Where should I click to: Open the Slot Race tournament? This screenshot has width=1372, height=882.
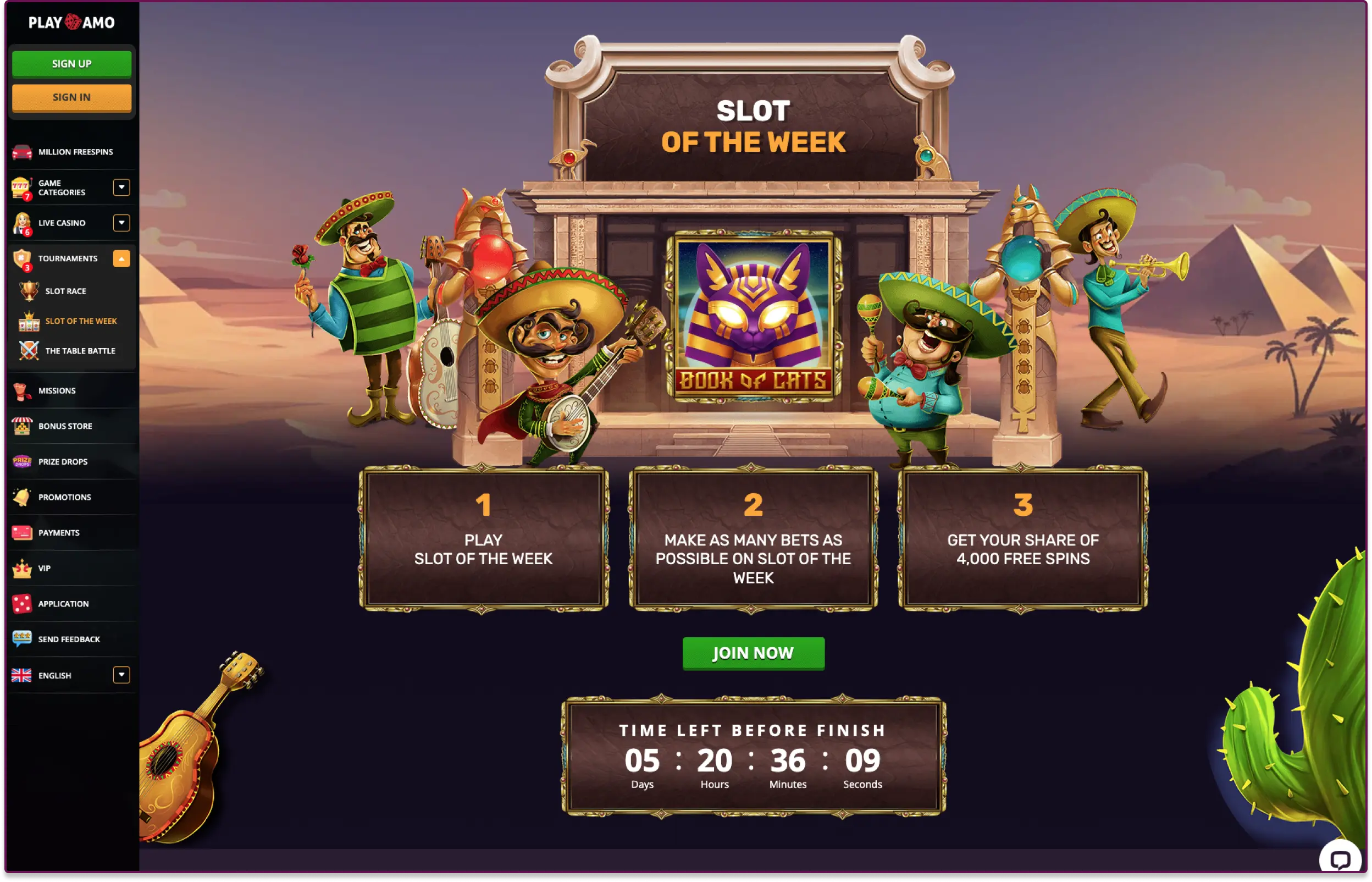[65, 291]
